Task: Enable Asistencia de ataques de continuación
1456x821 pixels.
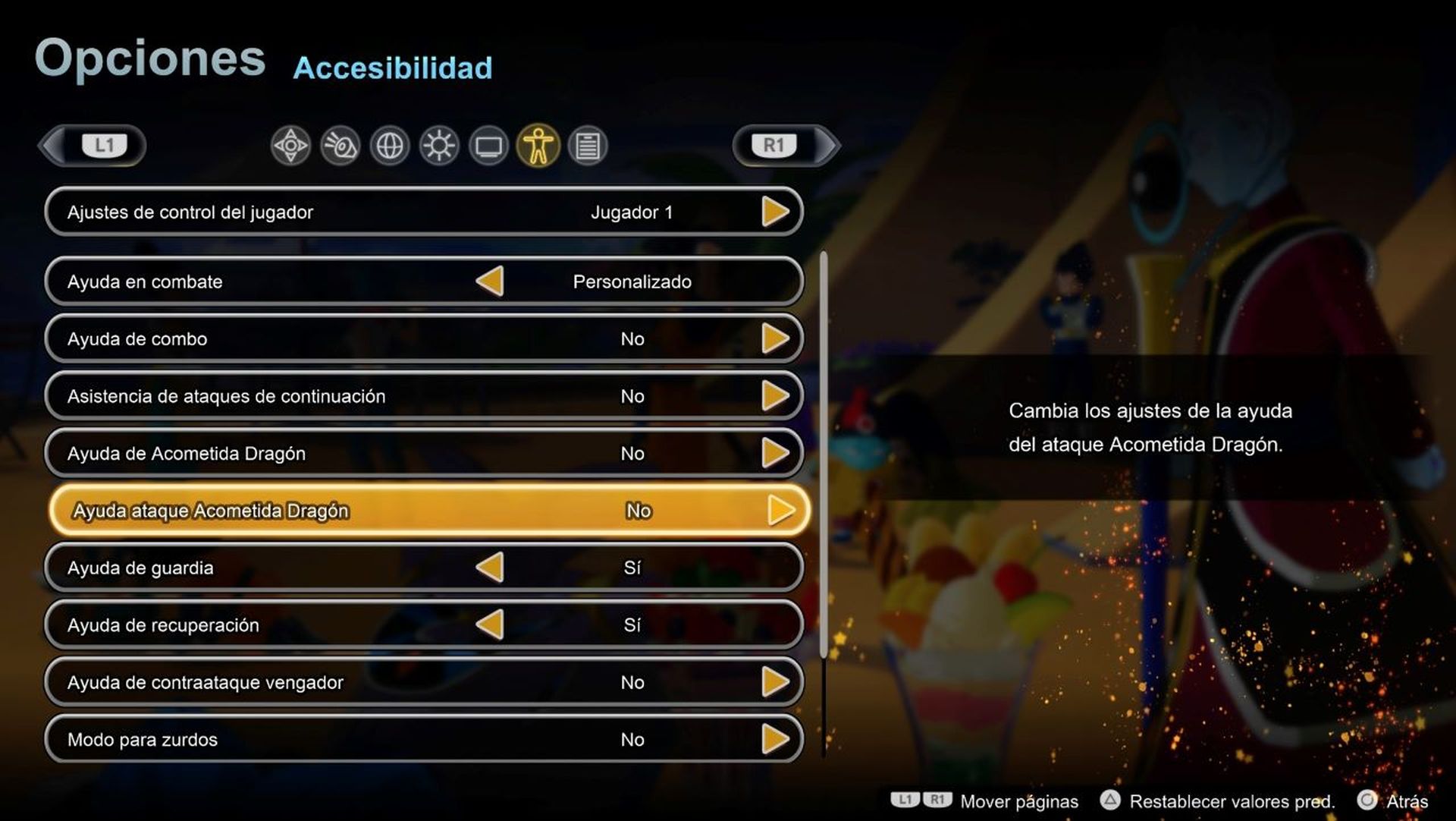Action: 777,396
